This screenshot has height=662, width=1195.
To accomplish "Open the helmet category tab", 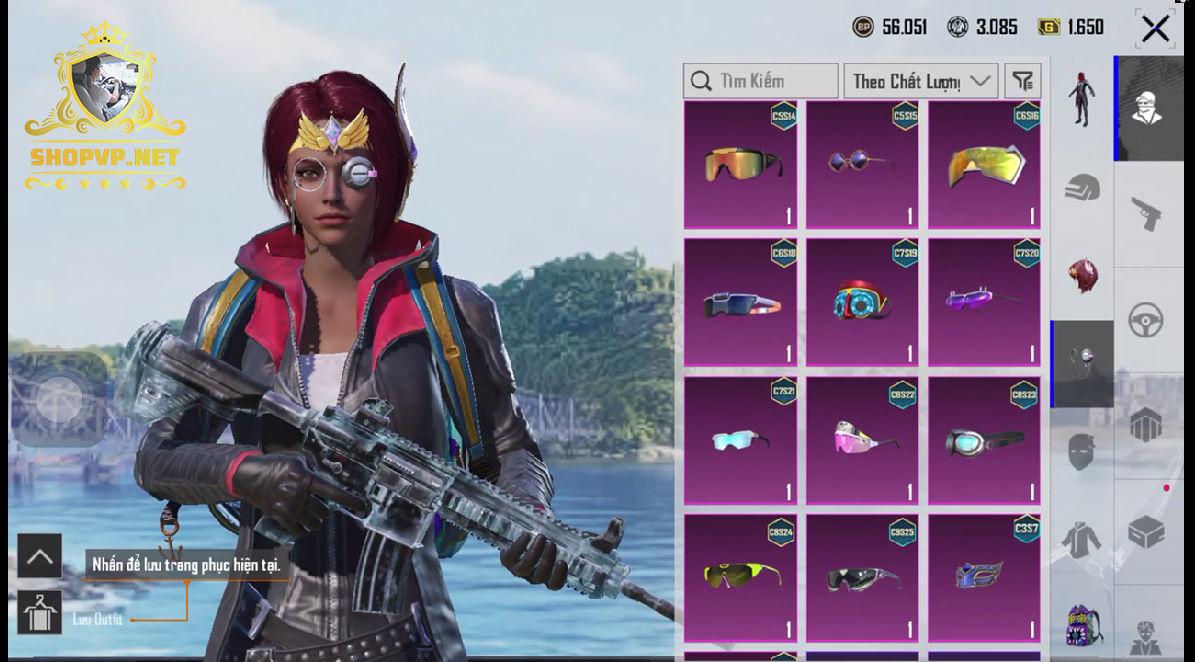I will 1081,188.
